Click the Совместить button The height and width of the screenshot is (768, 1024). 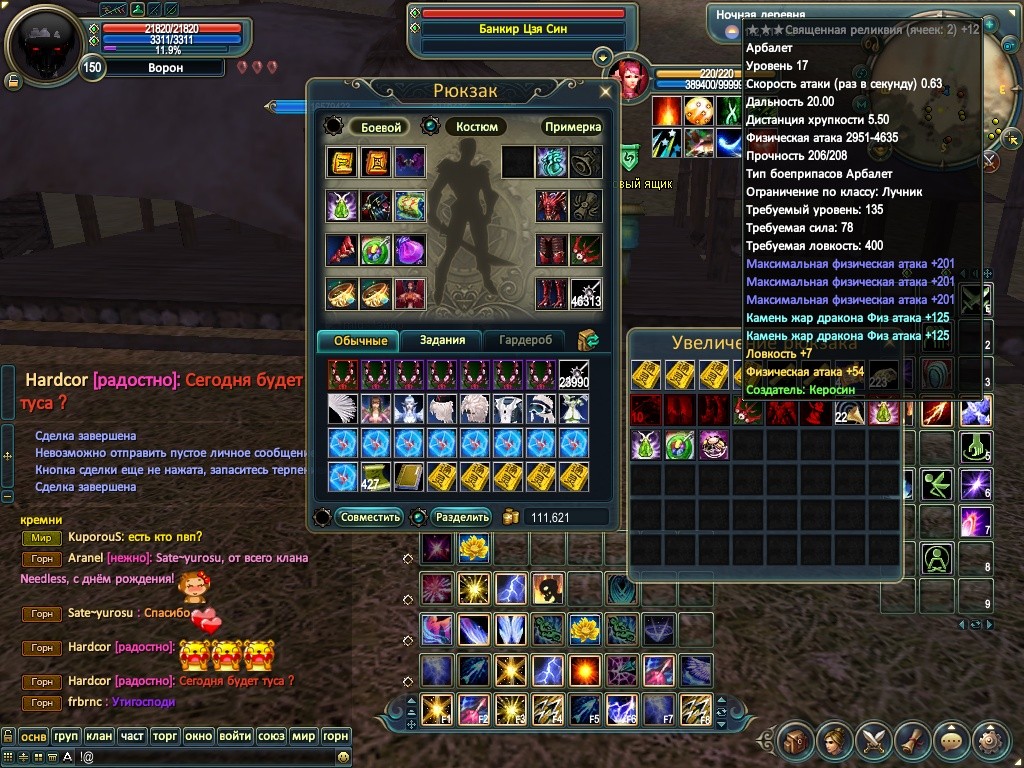pyautogui.click(x=370, y=517)
